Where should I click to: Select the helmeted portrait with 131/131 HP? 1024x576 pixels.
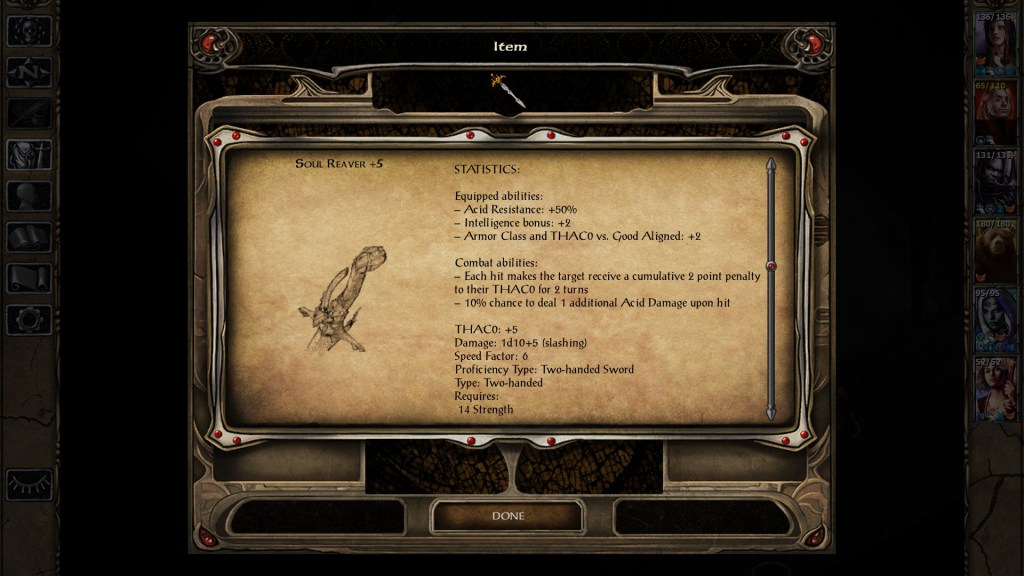(x=996, y=184)
